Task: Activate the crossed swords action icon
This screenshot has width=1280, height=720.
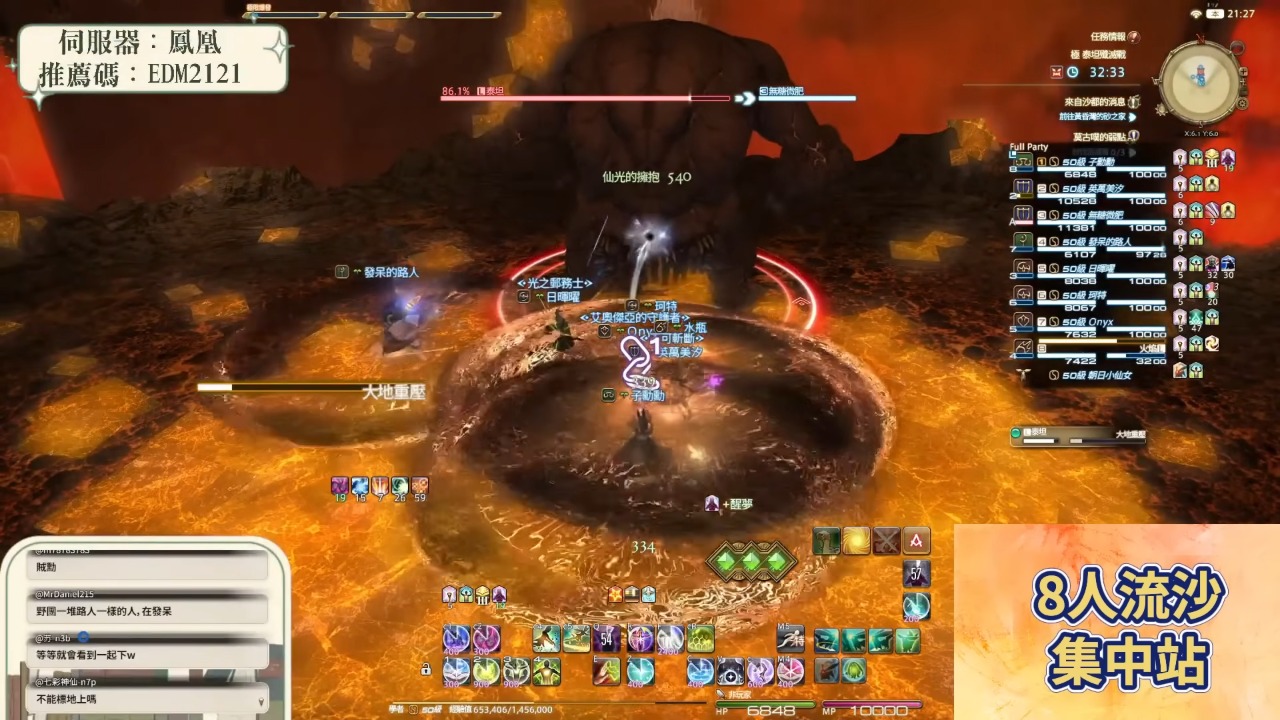Action: pos(886,541)
